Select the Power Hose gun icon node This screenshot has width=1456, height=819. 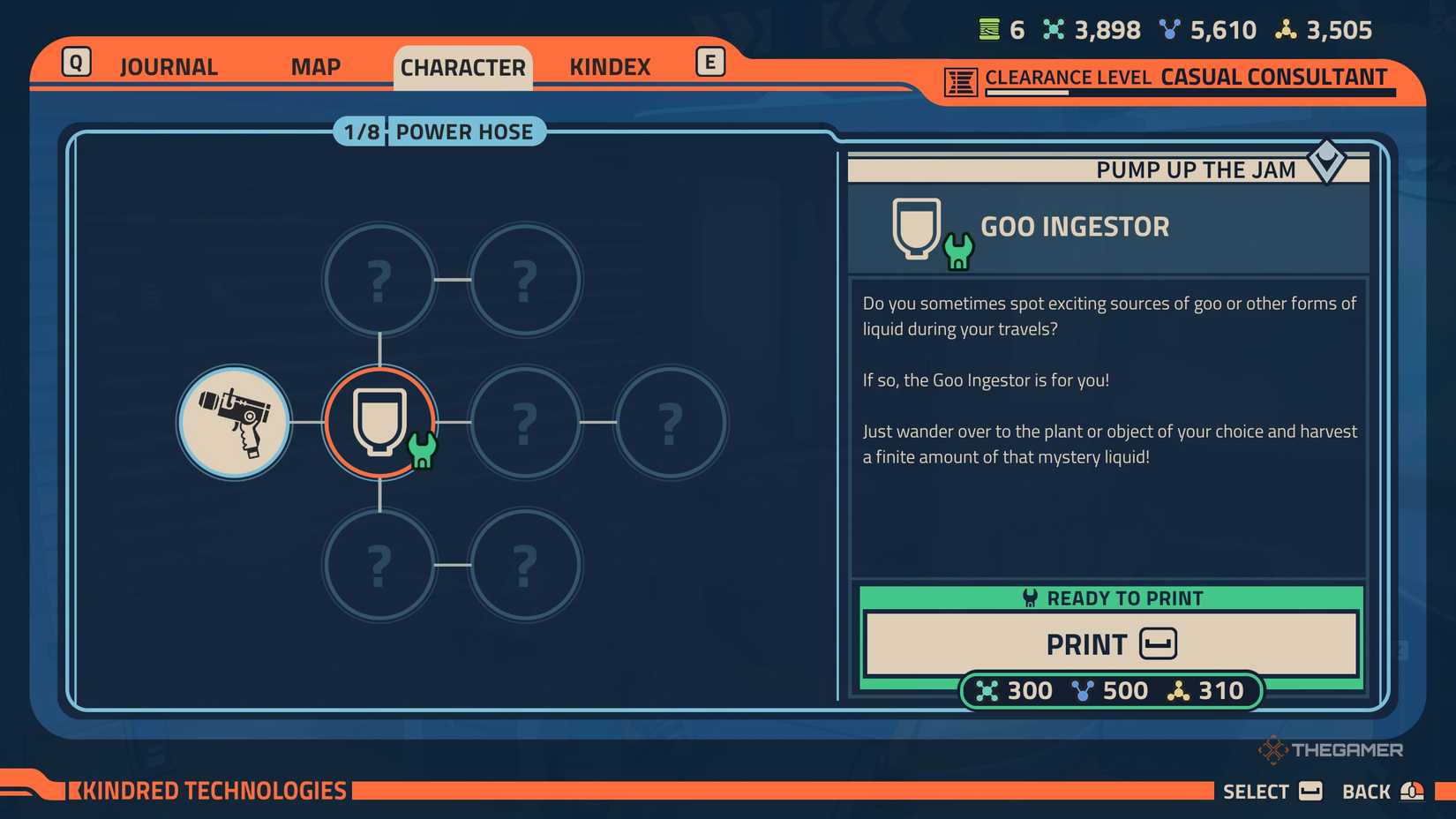[x=234, y=423]
